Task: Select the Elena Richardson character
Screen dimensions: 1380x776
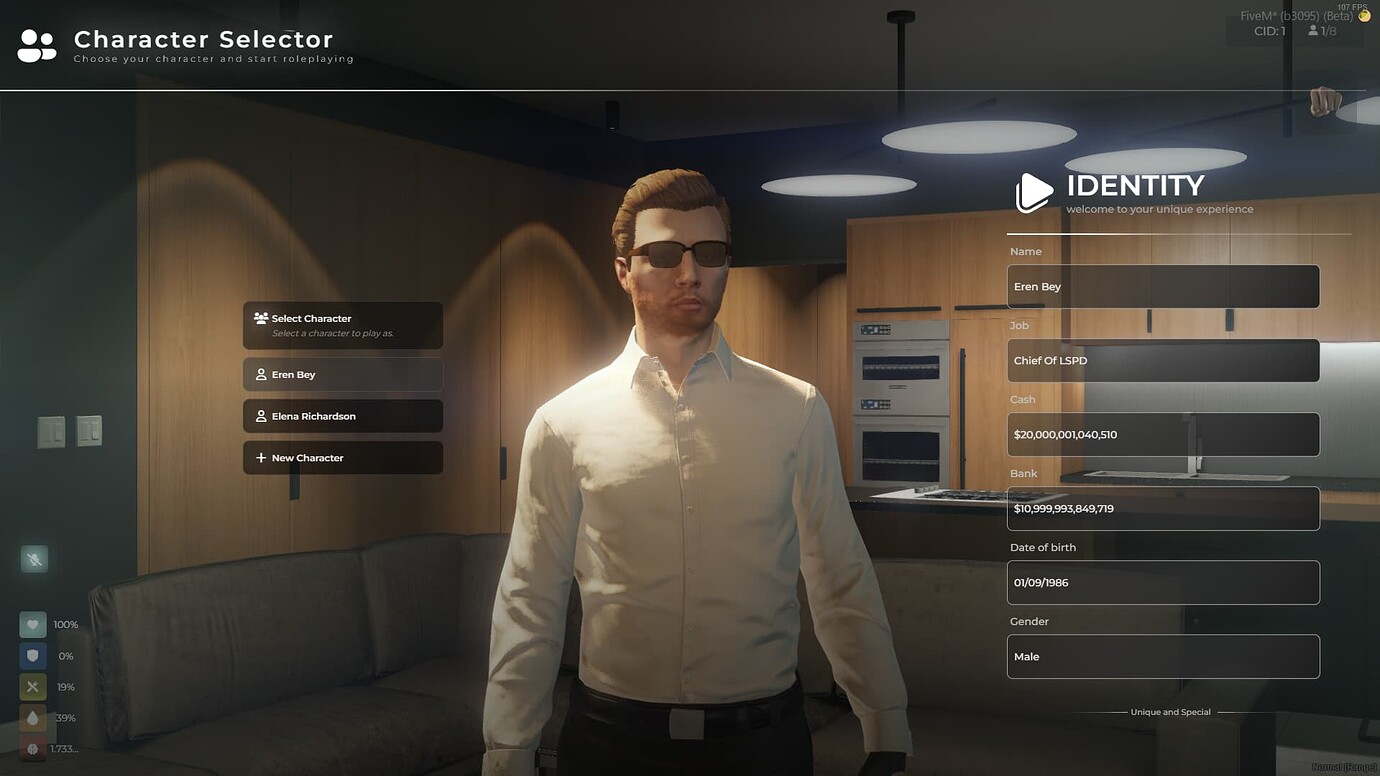Action: (342, 415)
